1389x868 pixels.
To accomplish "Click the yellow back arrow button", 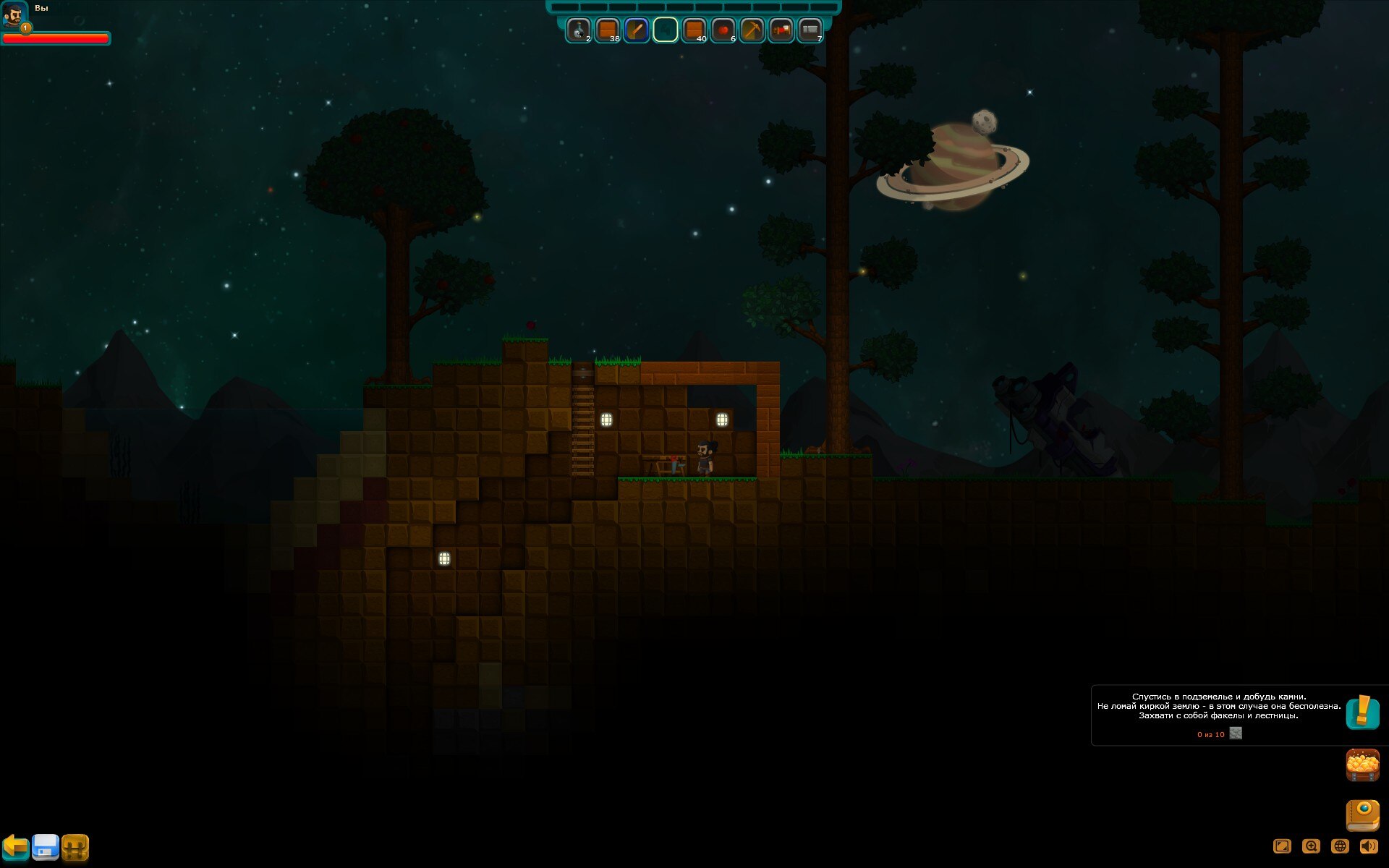I will pos(15,846).
